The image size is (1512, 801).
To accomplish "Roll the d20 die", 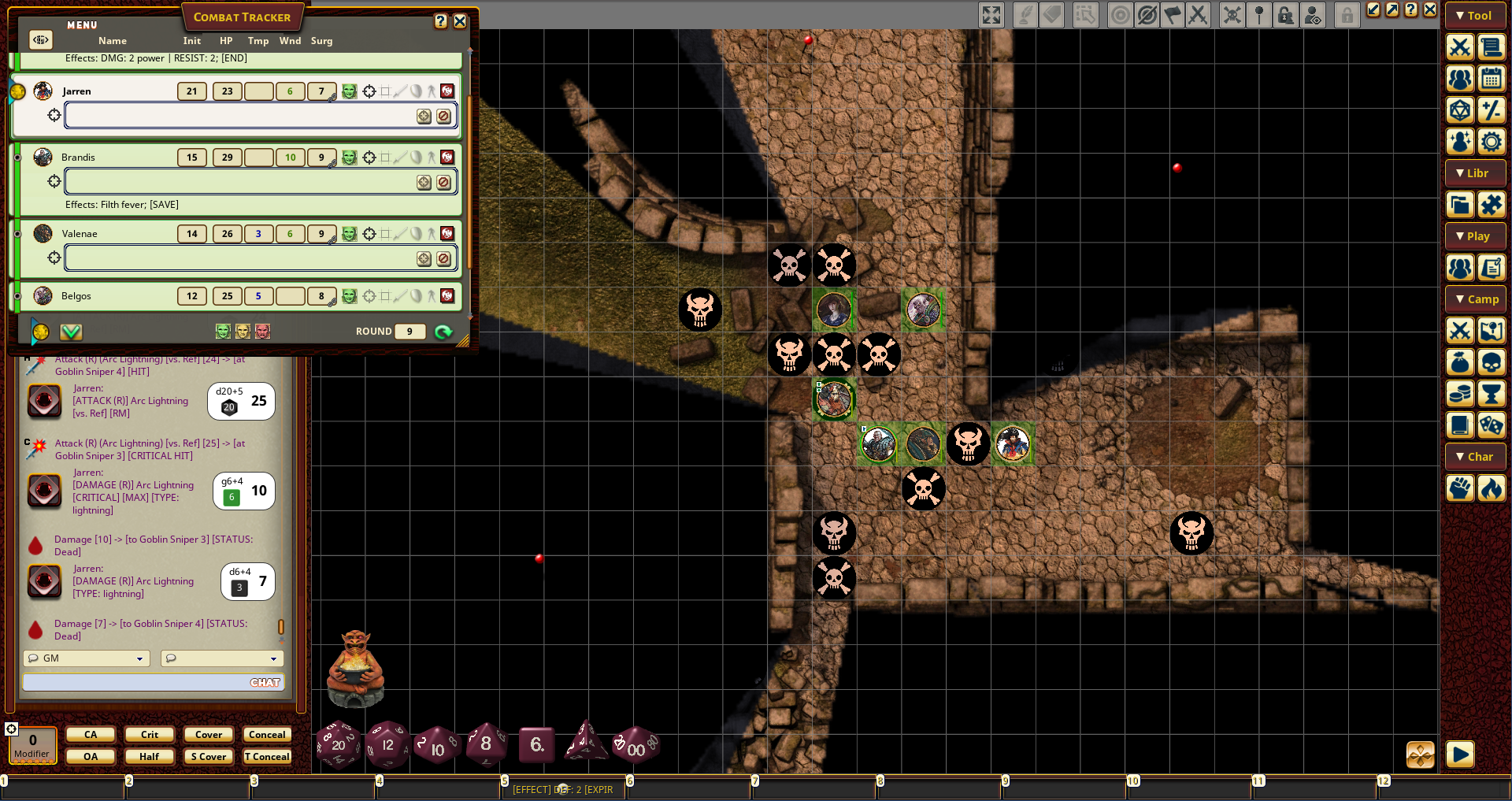I will pos(338,744).
